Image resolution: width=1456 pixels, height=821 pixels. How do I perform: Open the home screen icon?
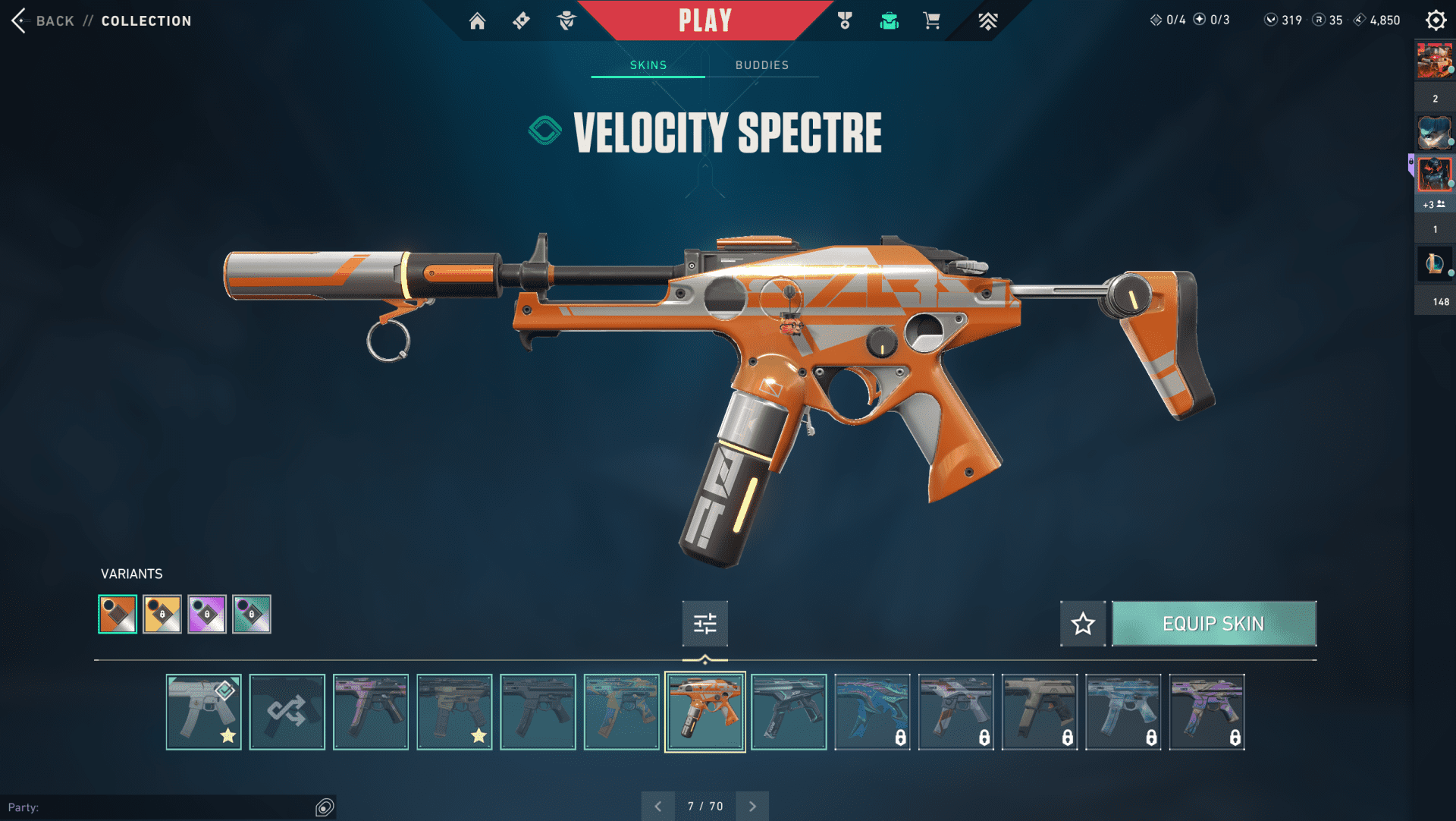pyautogui.click(x=477, y=20)
